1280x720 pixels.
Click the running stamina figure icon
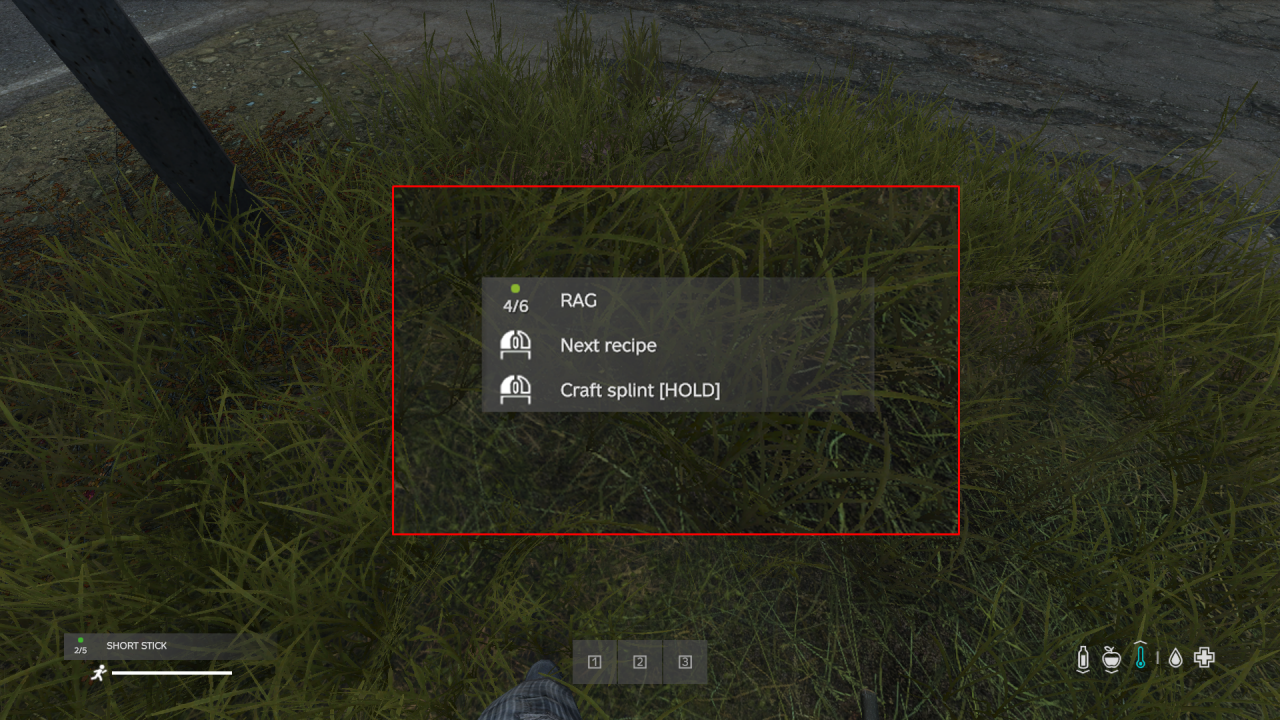(x=99, y=673)
